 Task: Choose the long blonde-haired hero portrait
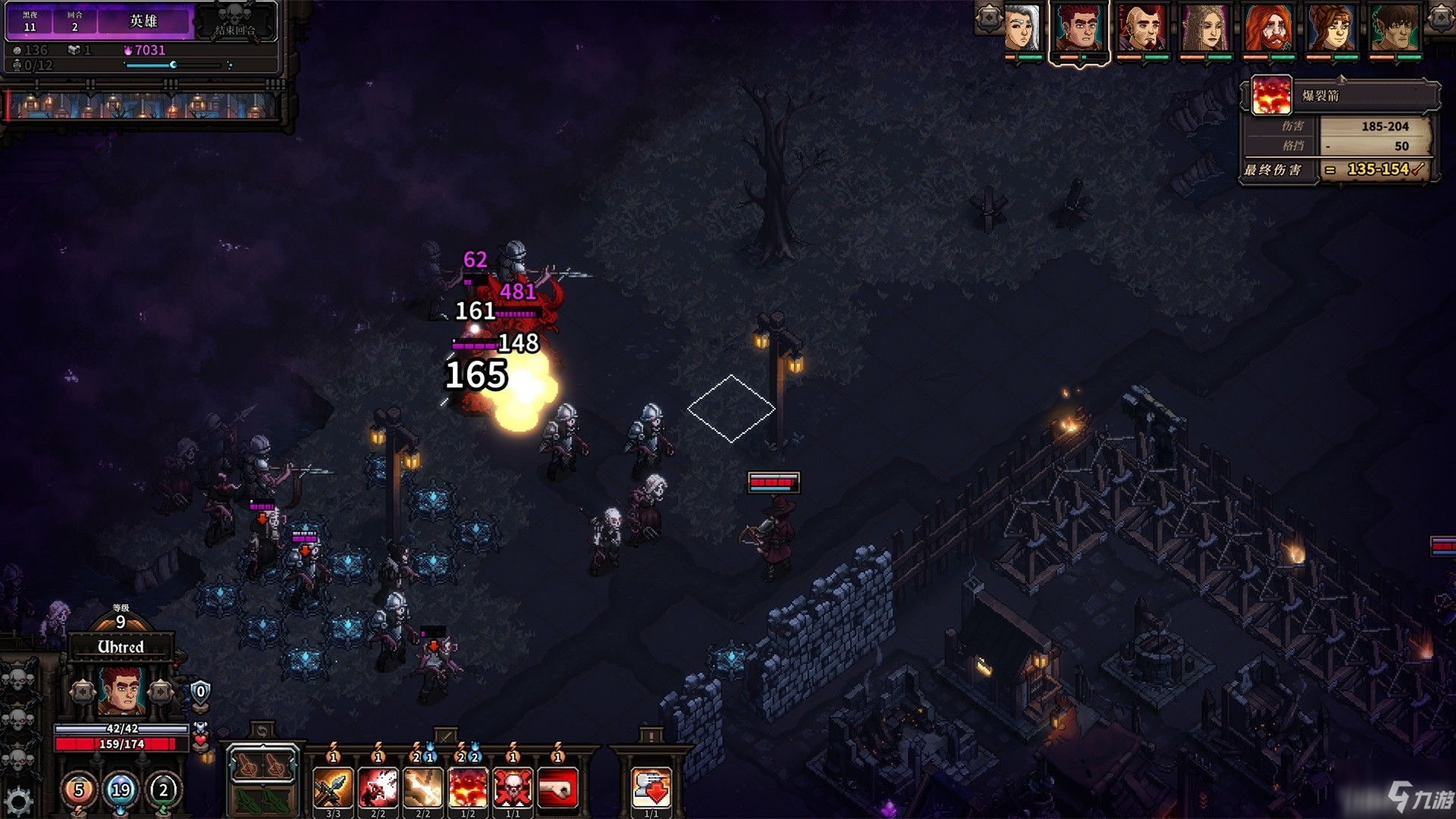point(1205,28)
